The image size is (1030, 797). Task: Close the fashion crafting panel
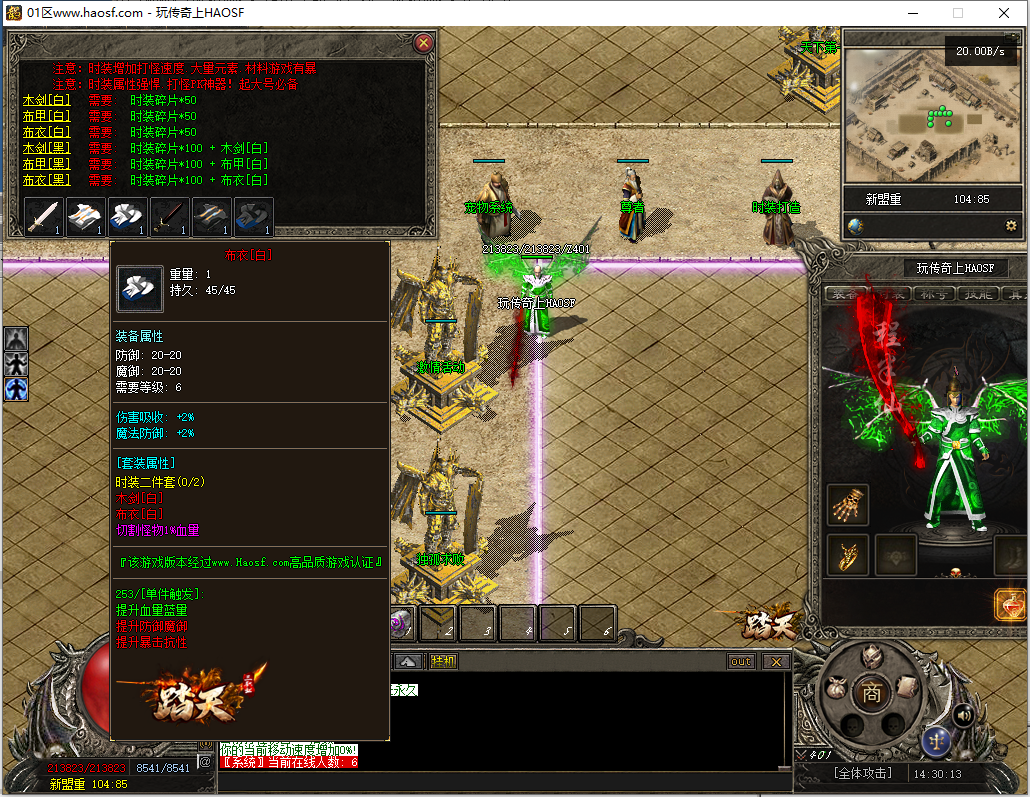[423, 43]
